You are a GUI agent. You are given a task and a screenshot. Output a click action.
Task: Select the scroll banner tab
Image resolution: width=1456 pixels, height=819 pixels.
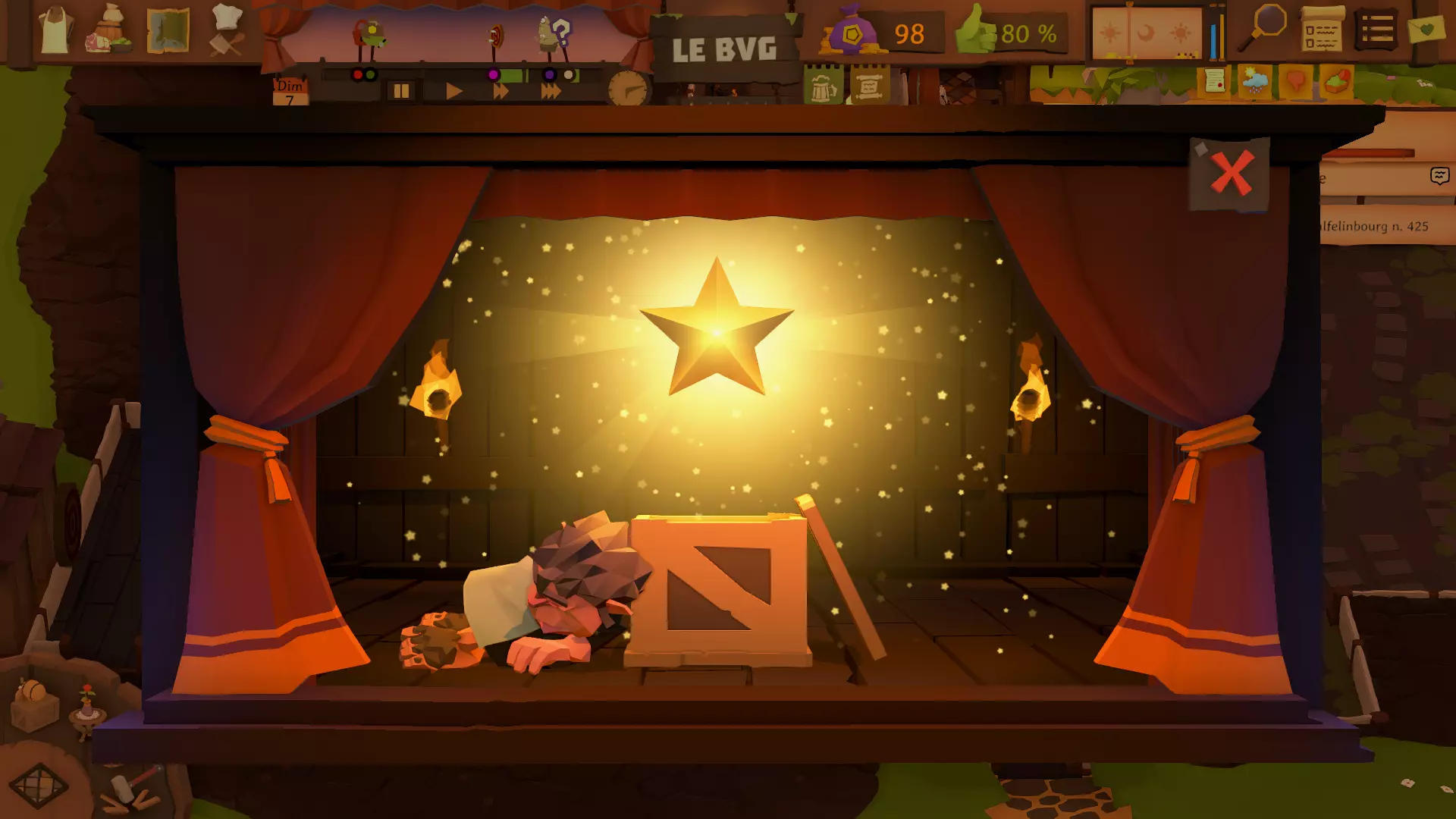[x=869, y=86]
